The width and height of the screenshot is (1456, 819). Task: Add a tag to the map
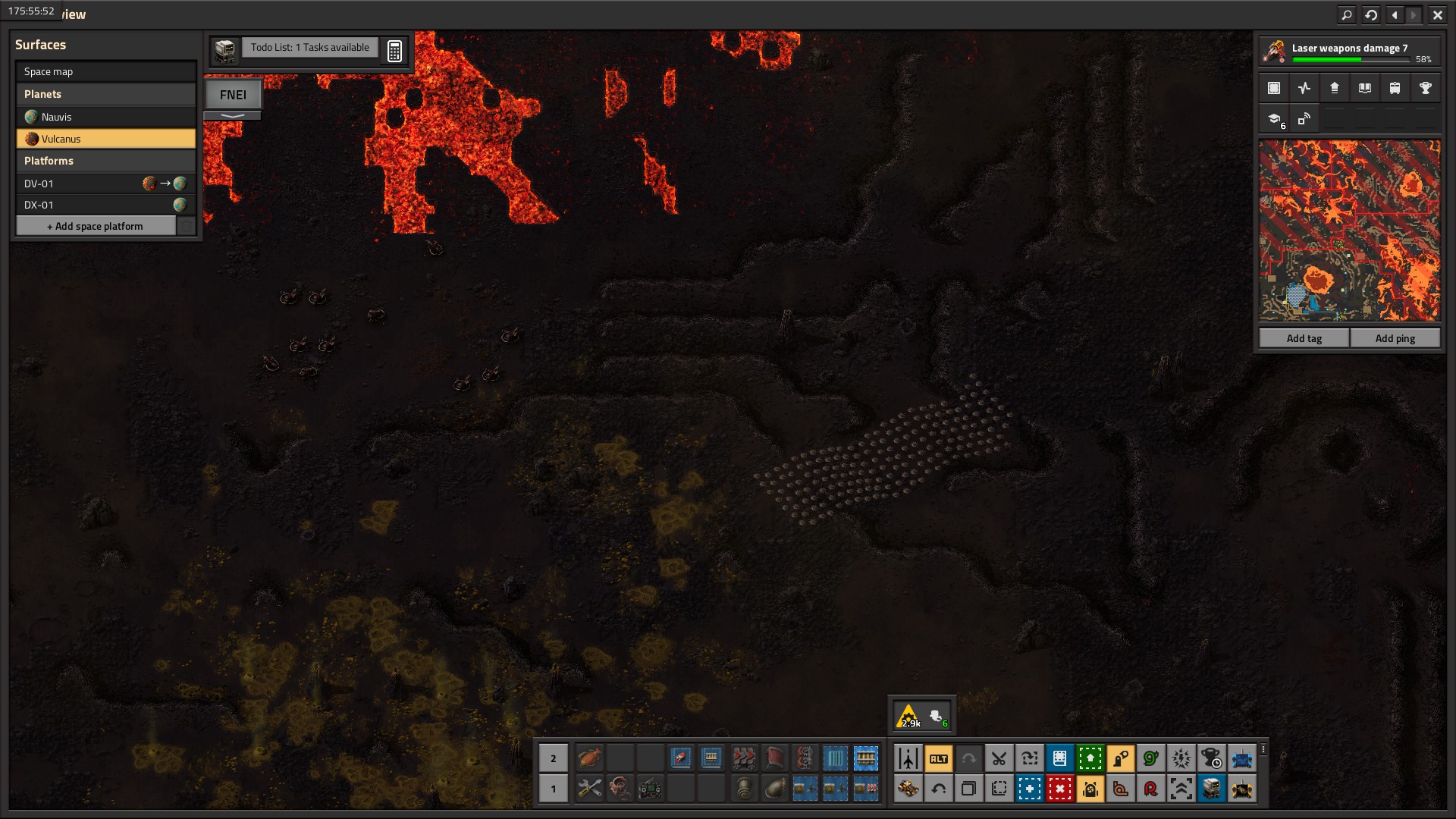[1304, 338]
